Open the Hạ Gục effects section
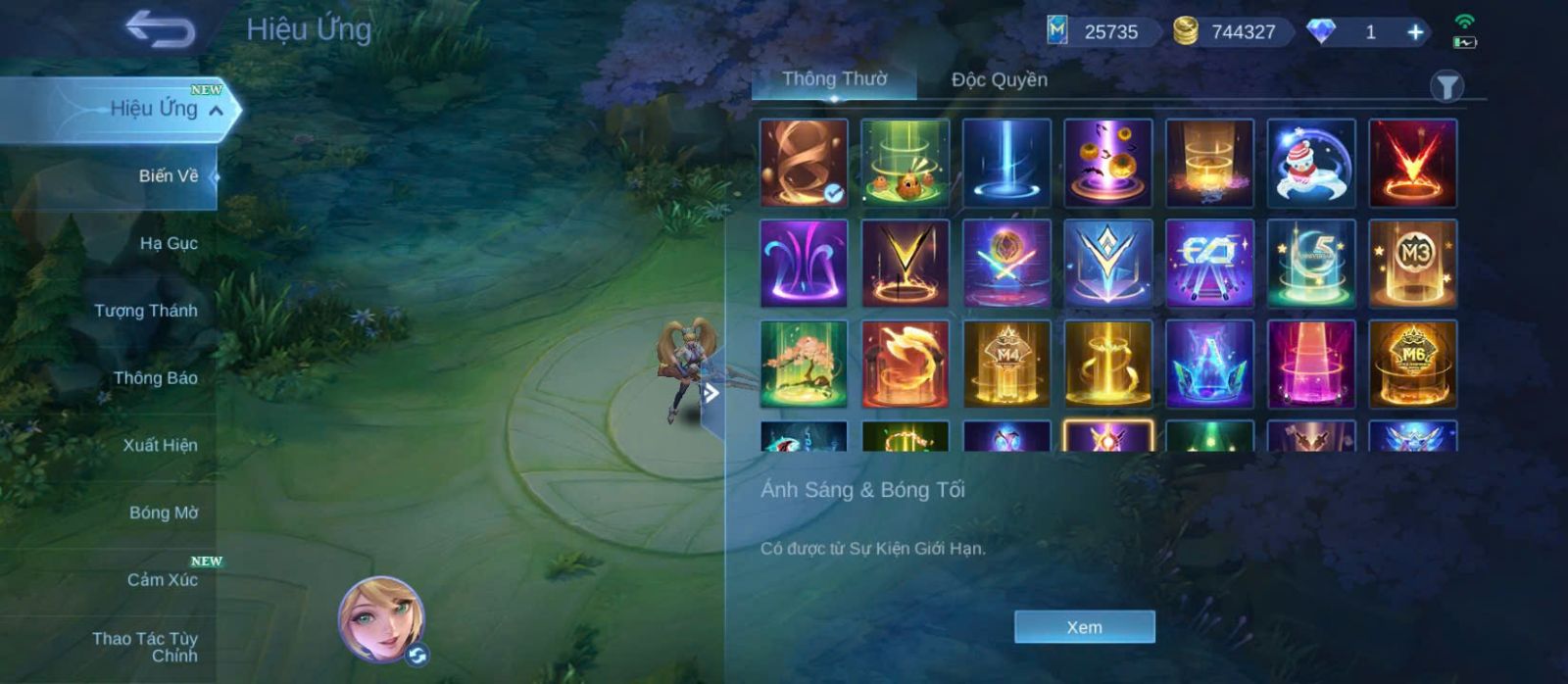This screenshot has width=1568, height=684. click(169, 243)
